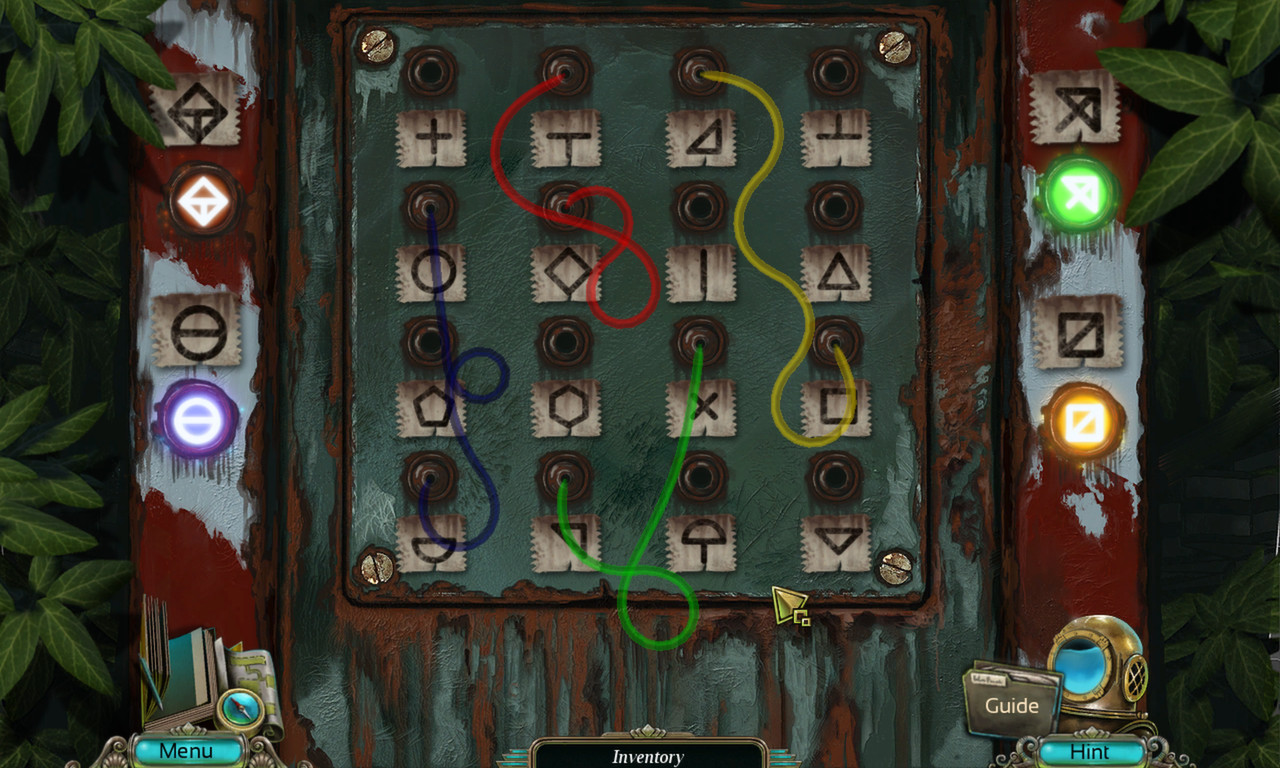This screenshot has height=768, width=1280.
Task: Open the Guide folder
Action: pos(1011,705)
